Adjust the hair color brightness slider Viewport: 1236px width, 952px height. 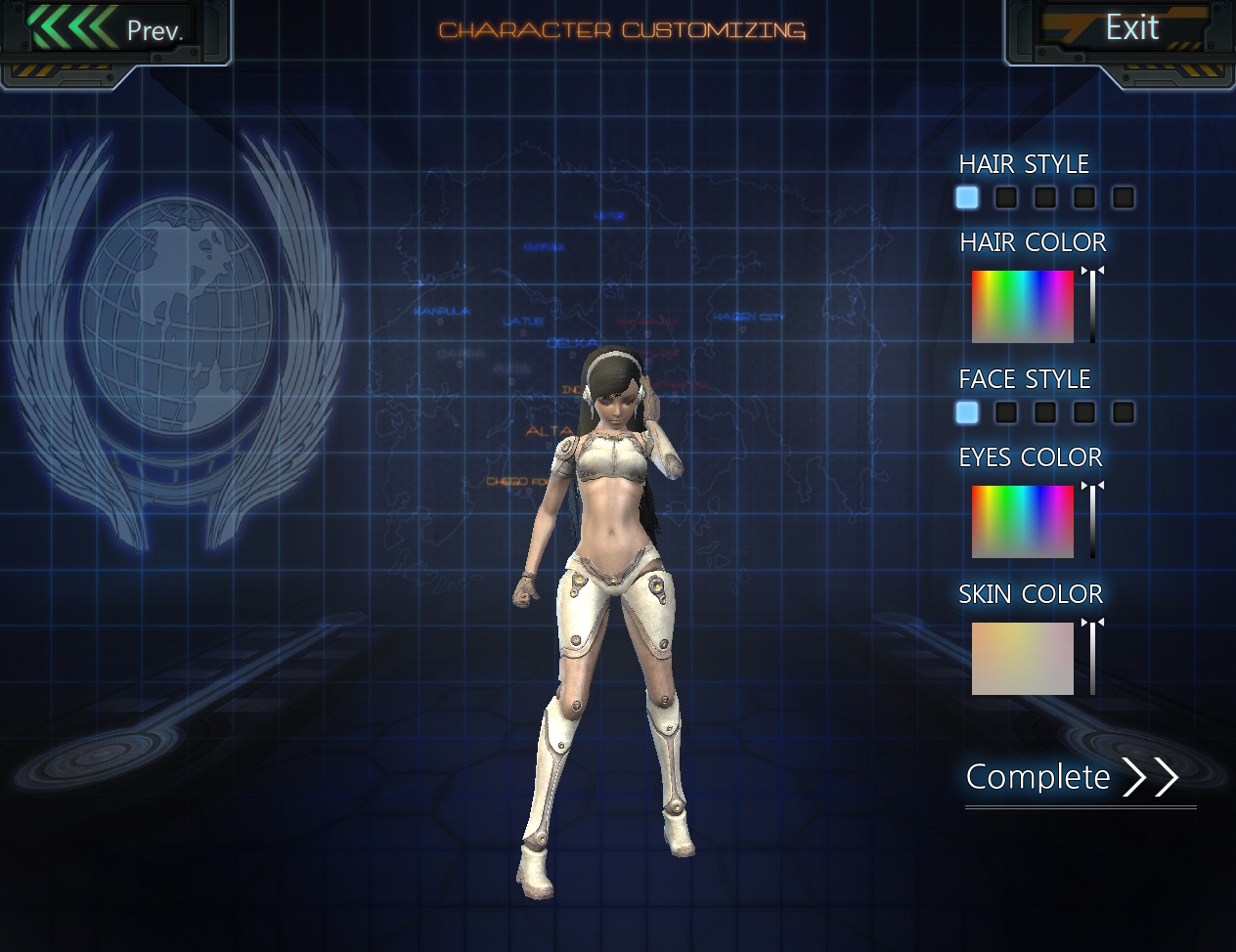[x=1092, y=307]
